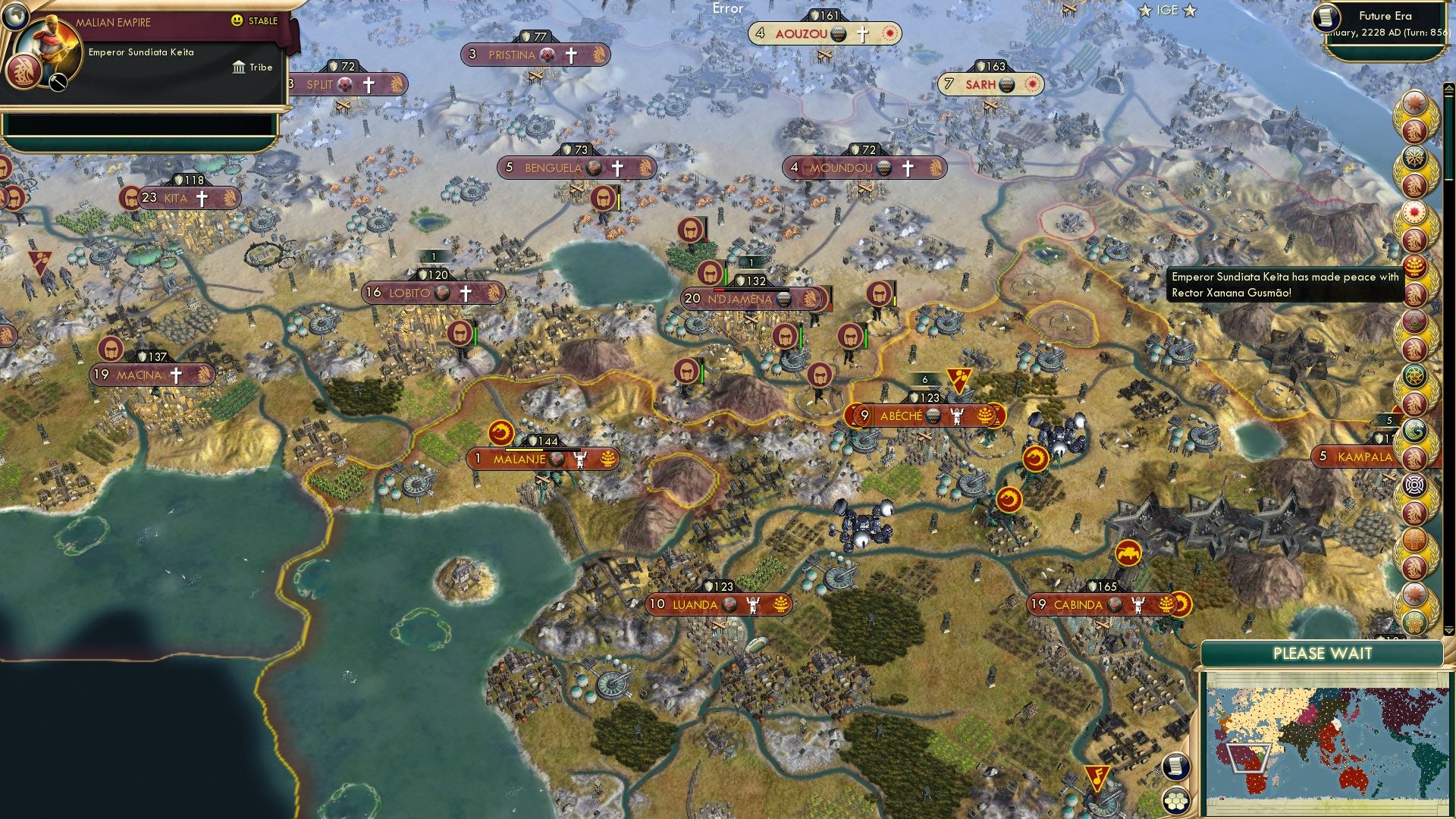Image resolution: width=1456 pixels, height=819 pixels.
Task: Click the STABLE happiness smiley indicator
Action: tap(237, 21)
